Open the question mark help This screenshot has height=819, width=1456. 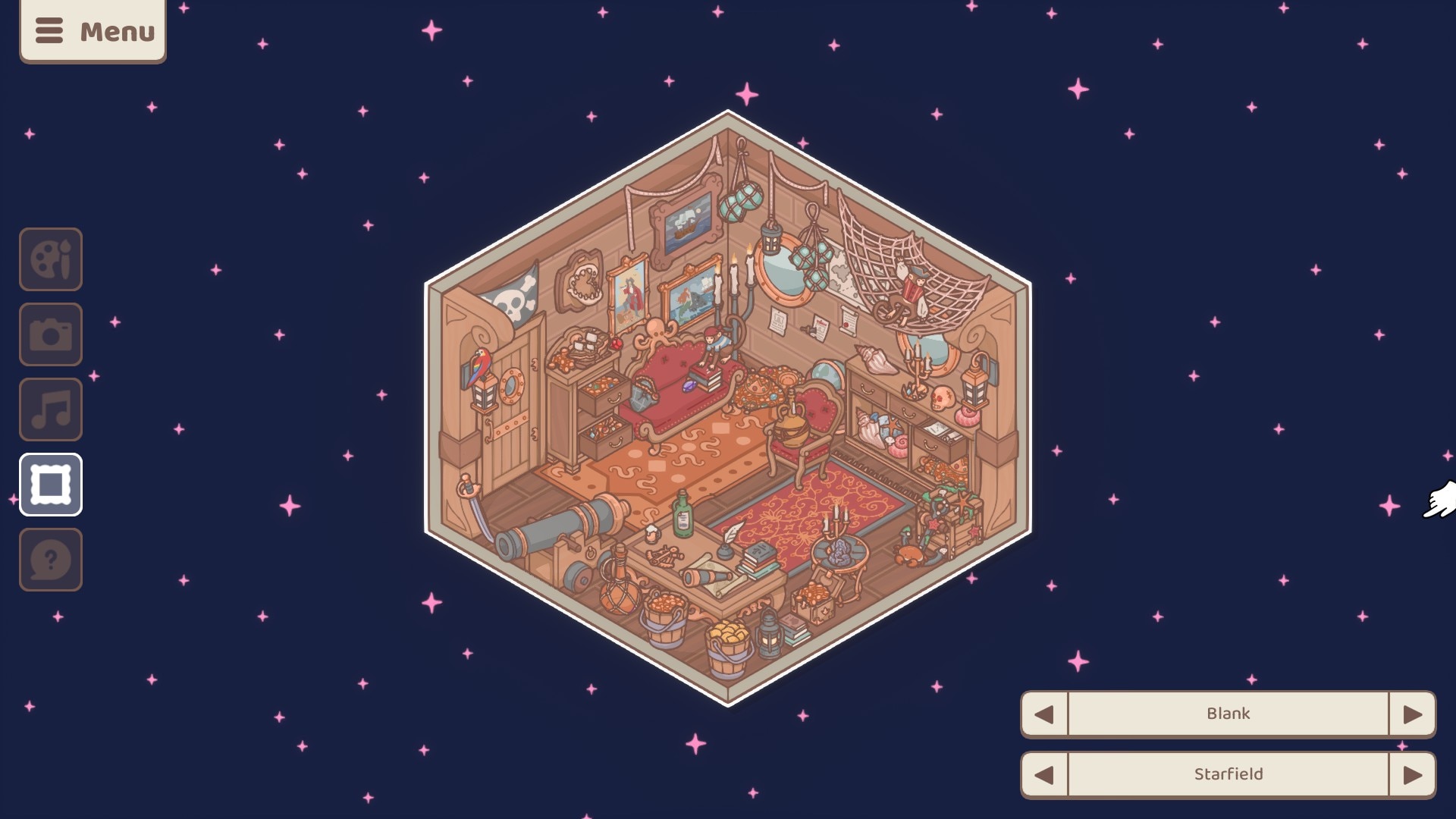tap(51, 560)
